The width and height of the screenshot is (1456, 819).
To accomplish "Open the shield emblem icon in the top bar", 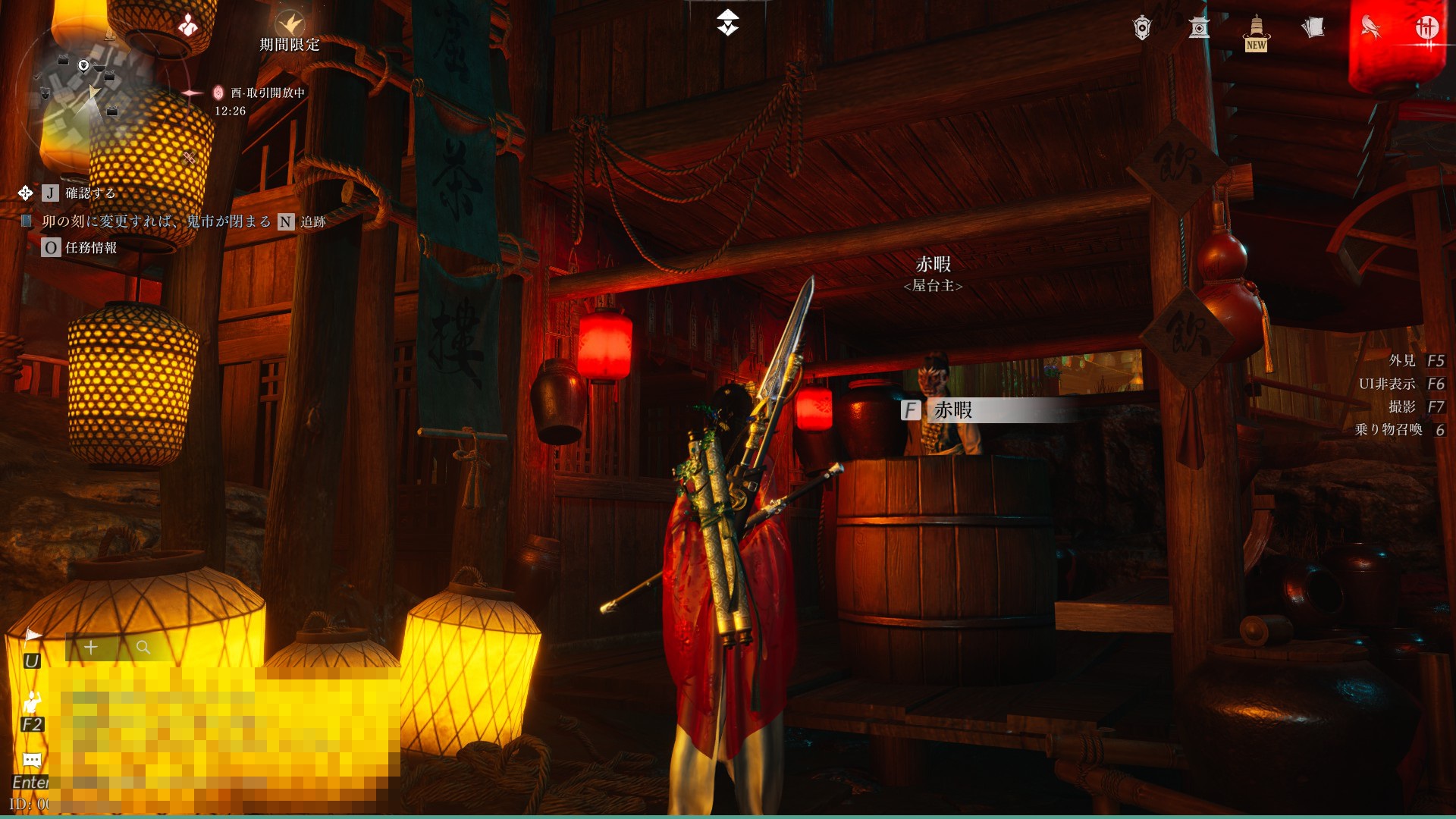I will (x=1142, y=28).
